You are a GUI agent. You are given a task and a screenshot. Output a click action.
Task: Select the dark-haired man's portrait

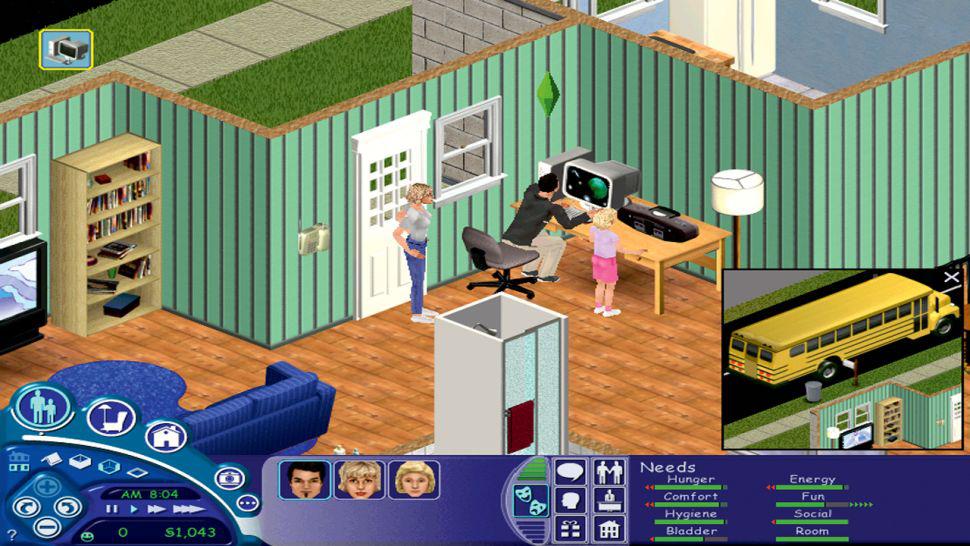coord(305,480)
